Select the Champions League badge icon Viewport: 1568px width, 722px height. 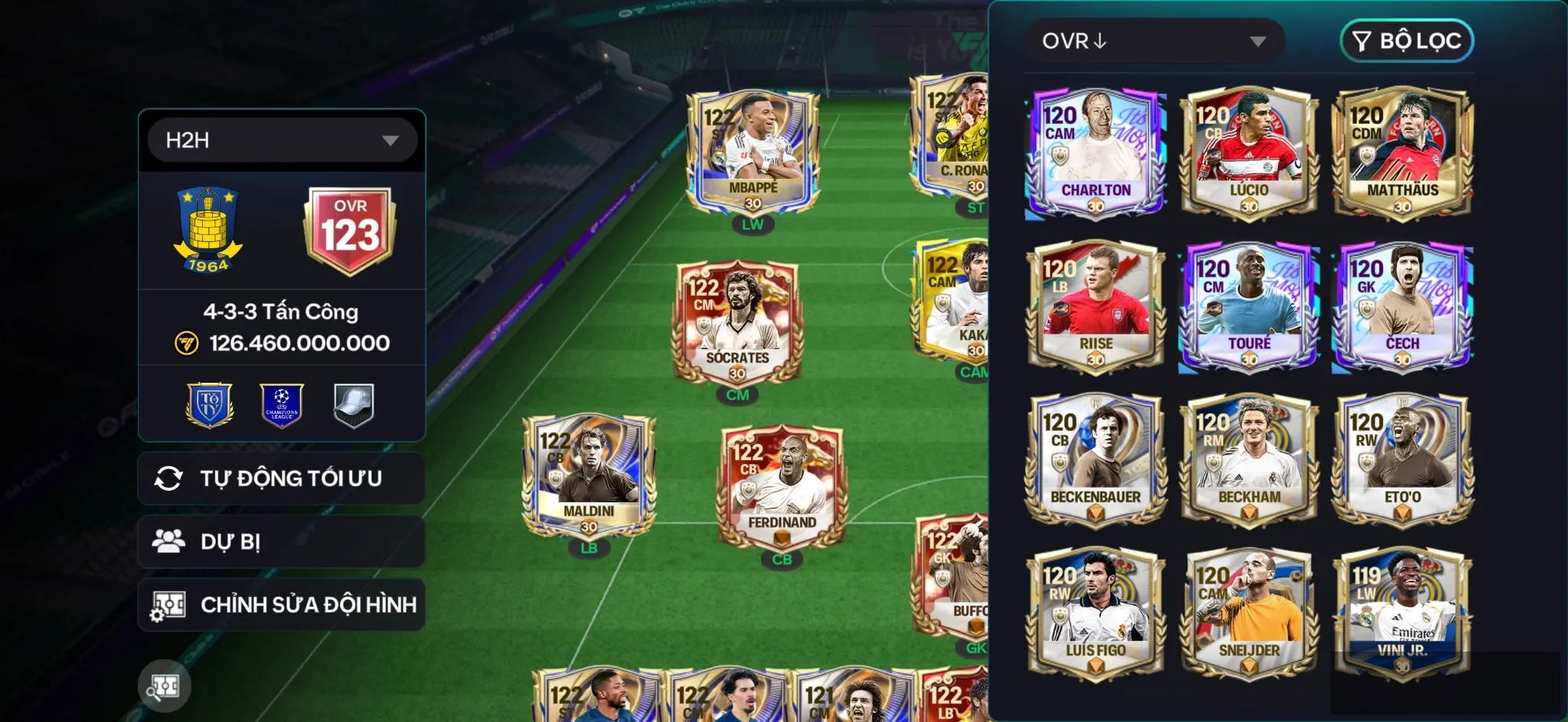pos(281,404)
